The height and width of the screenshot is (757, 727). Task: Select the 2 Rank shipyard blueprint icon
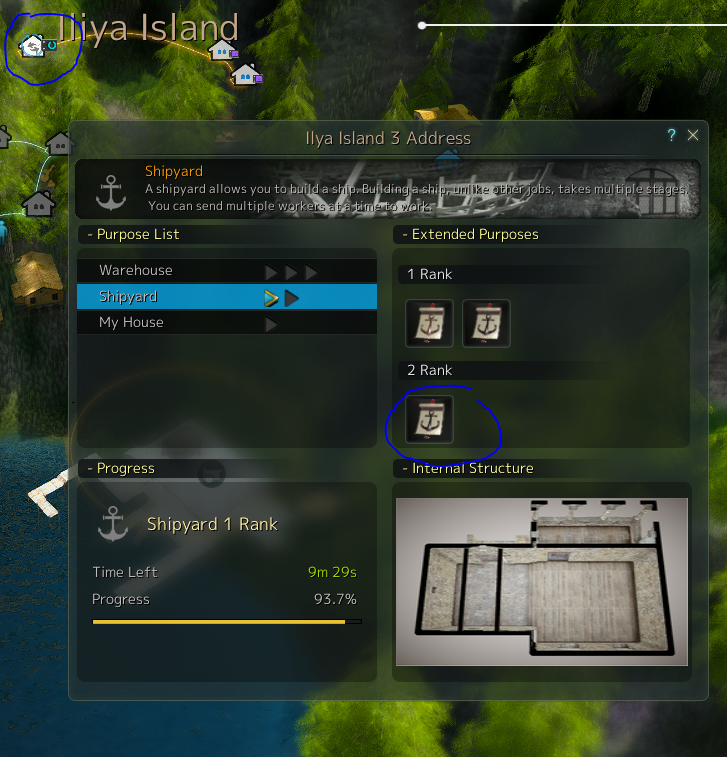click(429, 419)
